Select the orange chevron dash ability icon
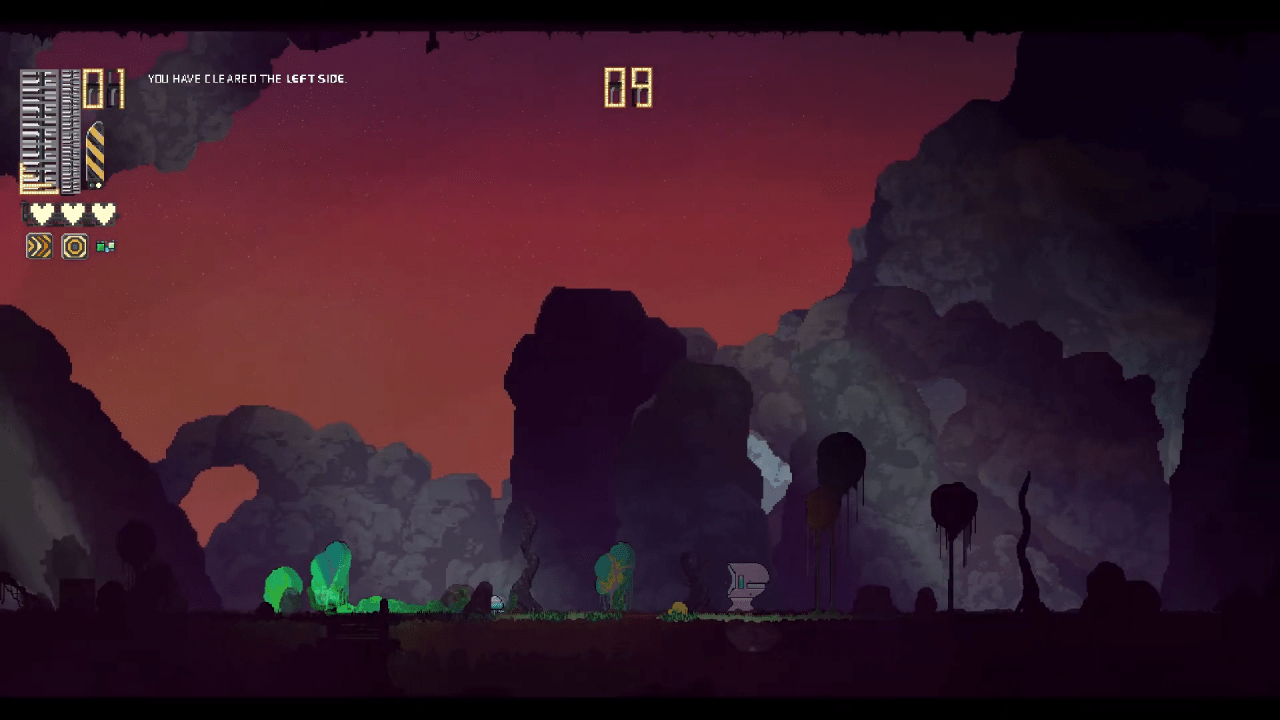This screenshot has width=1280, height=720. pyautogui.click(x=39, y=246)
